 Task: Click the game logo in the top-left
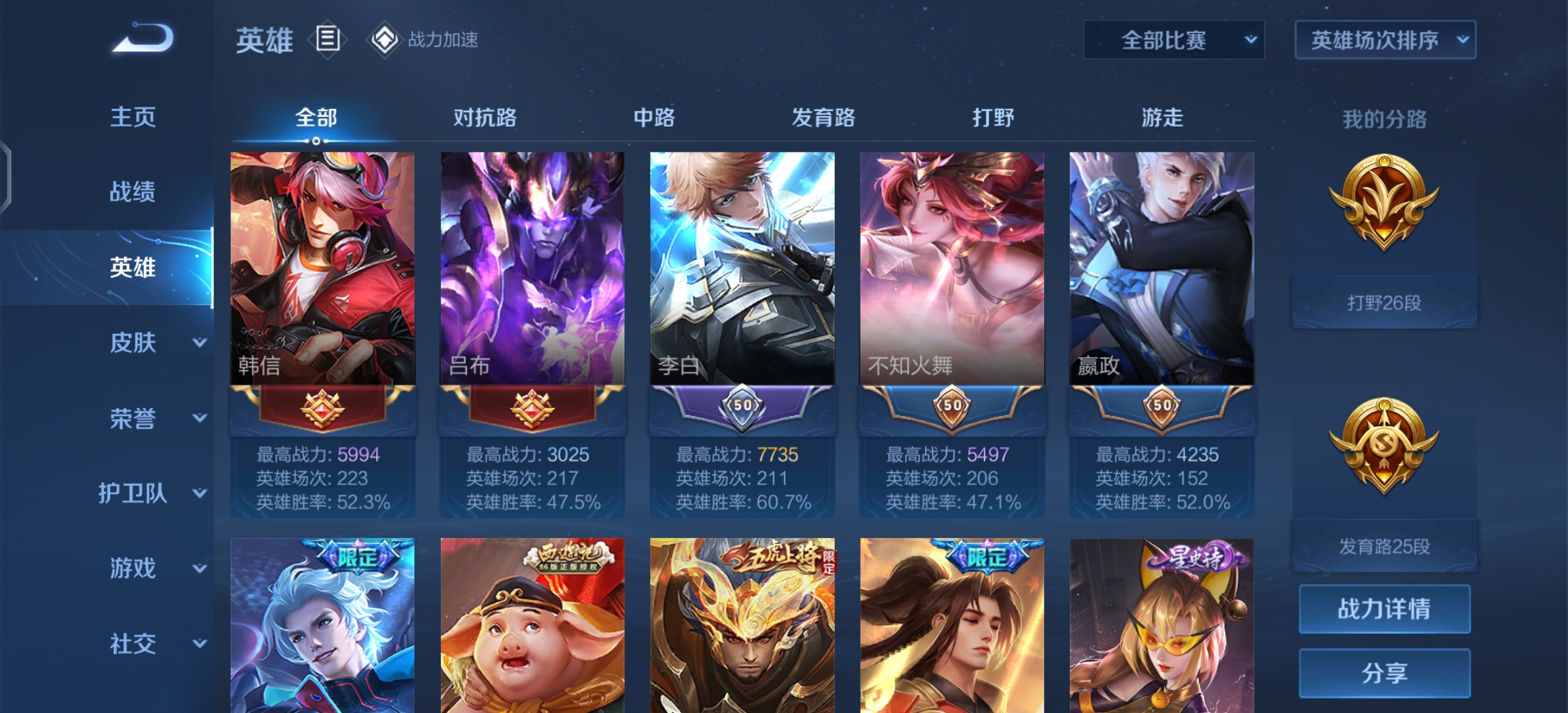(141, 40)
